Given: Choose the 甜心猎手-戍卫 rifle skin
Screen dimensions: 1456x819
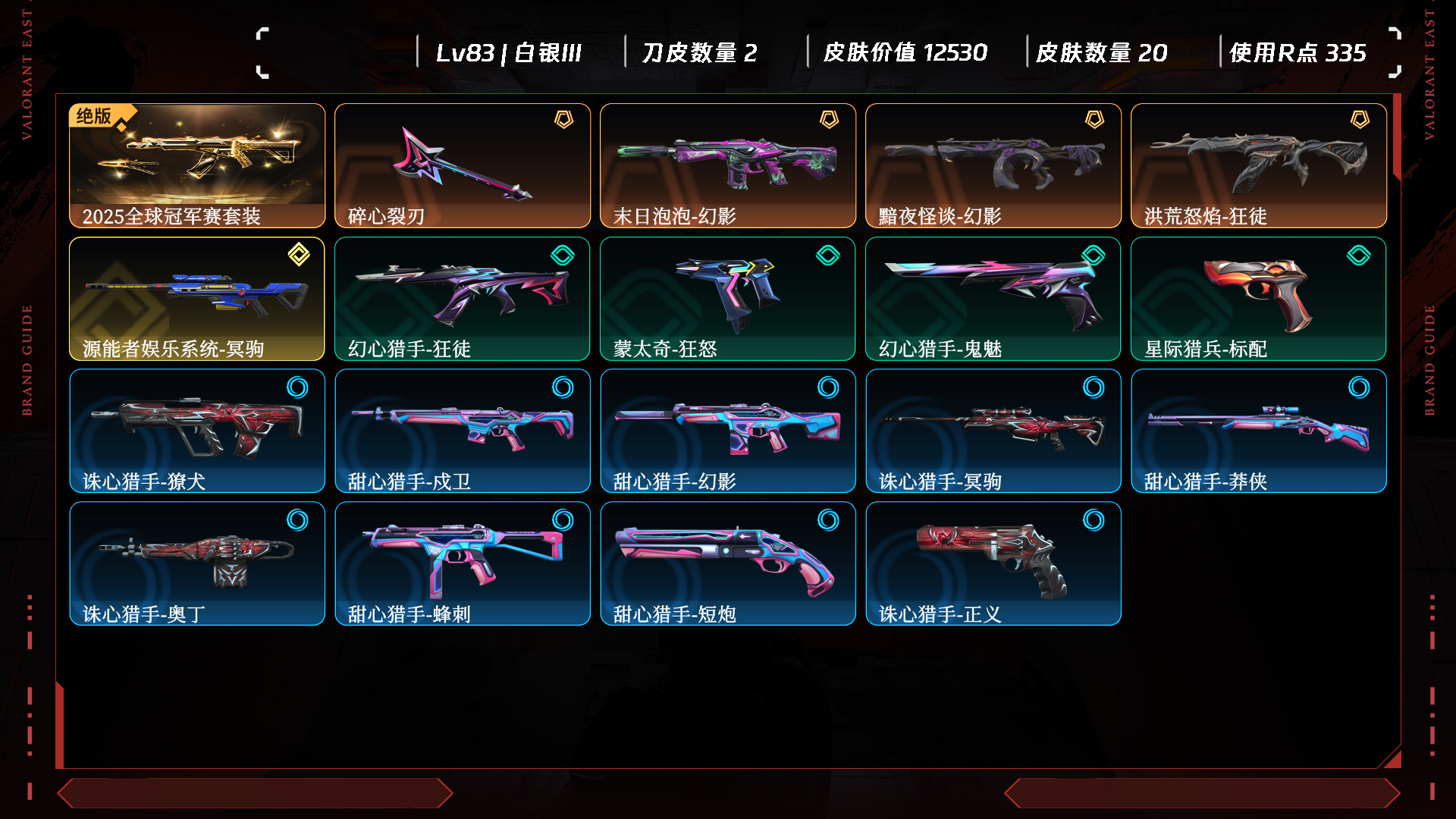Looking at the screenshot, I should click(463, 431).
